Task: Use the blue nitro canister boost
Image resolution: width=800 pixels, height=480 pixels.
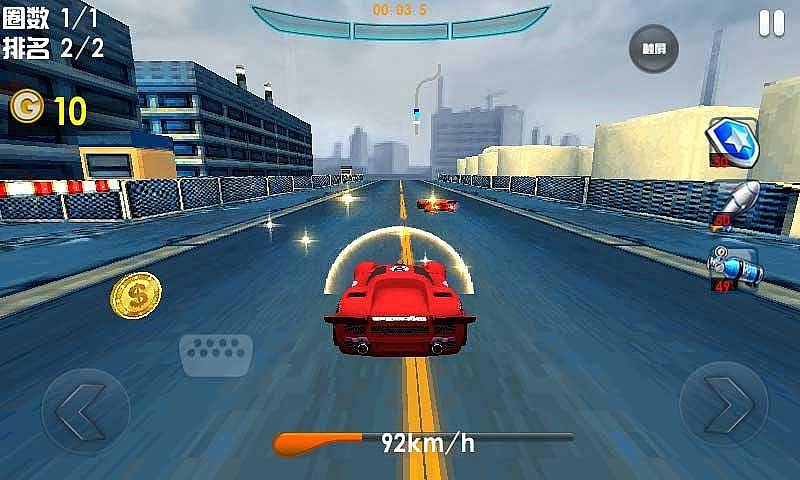Action: (x=736, y=265)
